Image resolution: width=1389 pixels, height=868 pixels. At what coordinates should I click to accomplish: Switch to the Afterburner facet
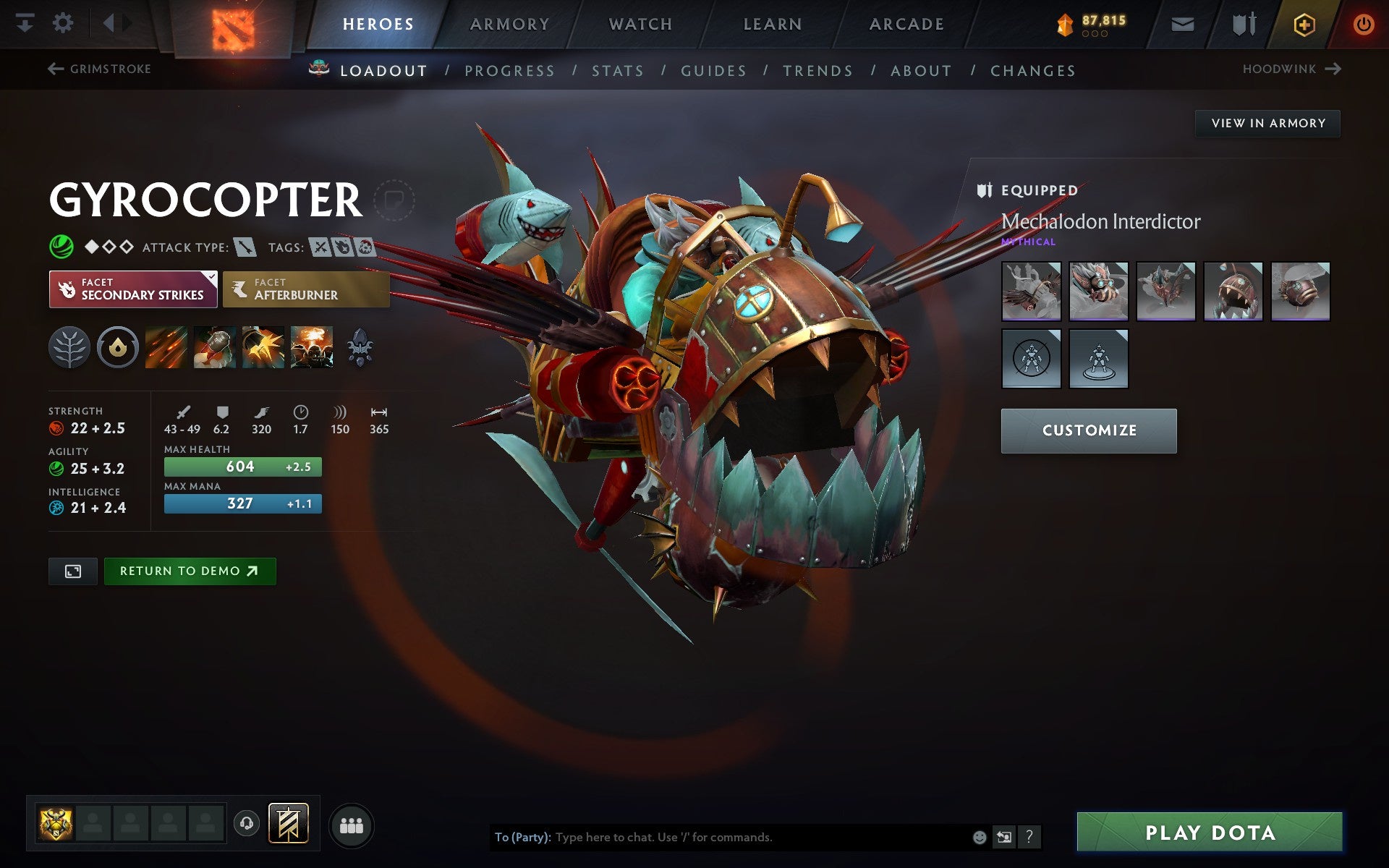tap(305, 289)
